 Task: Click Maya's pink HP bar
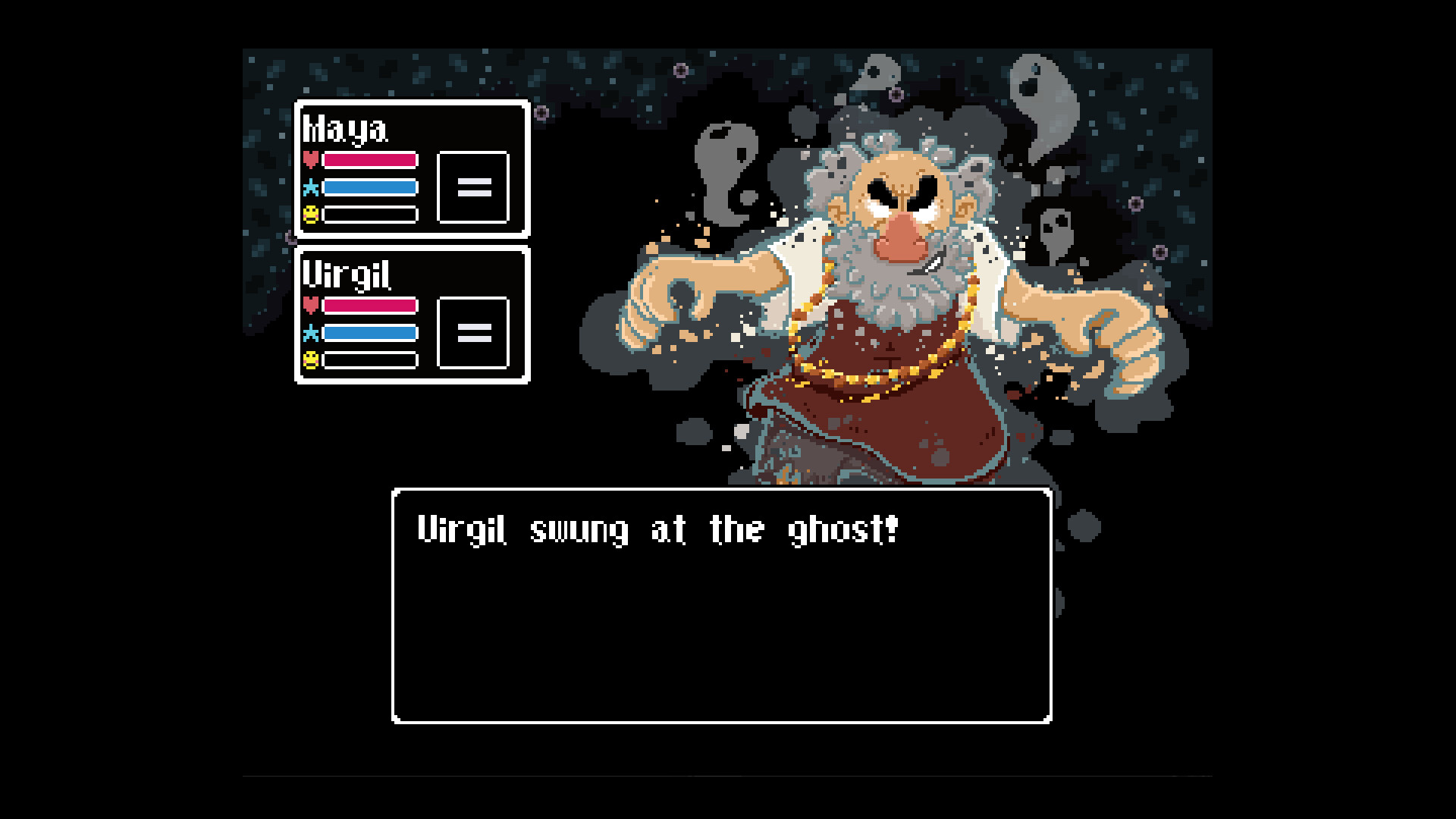(x=369, y=158)
